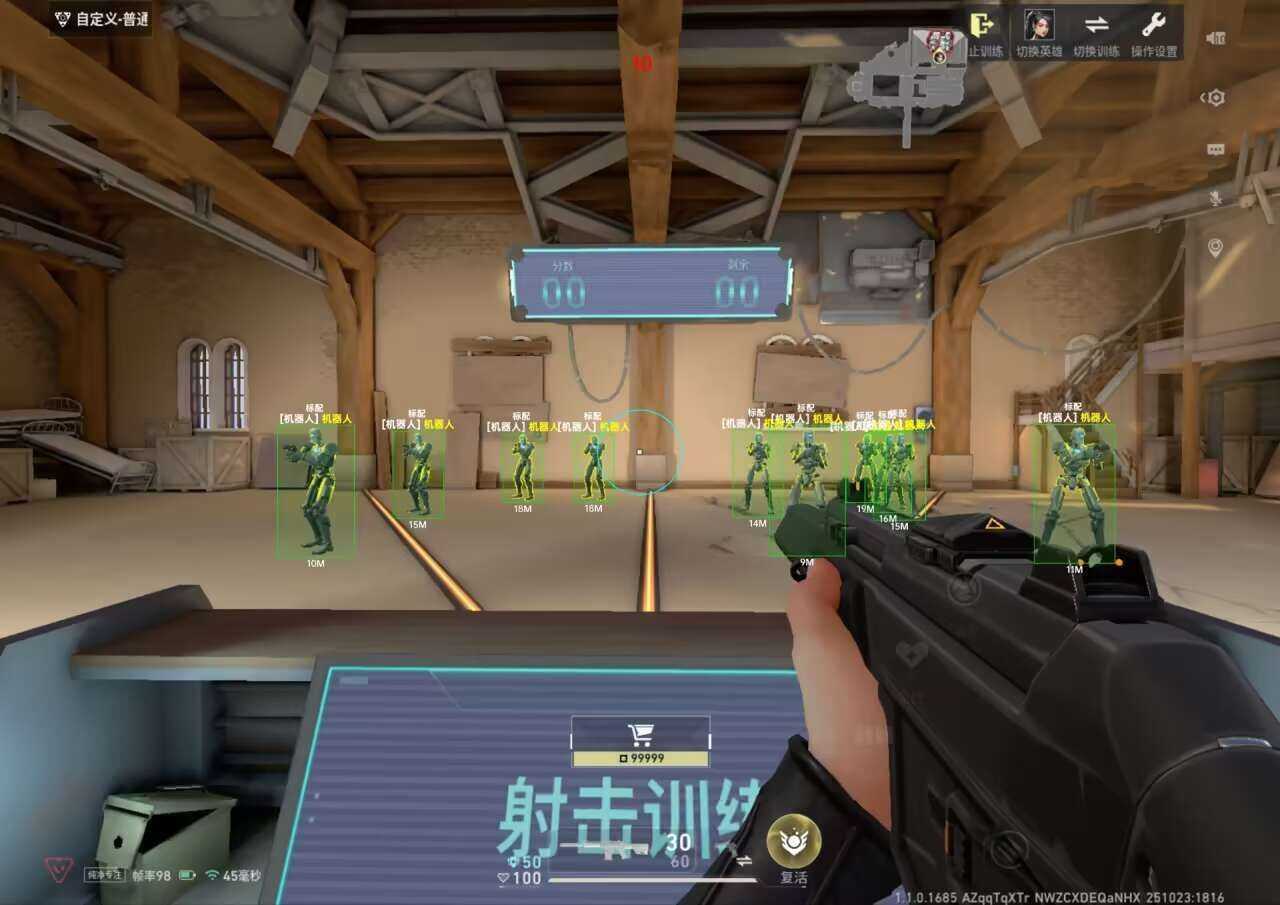The width and height of the screenshot is (1280, 905).
Task: Open 操作设置 wrench control settings
Action: coord(1154,31)
